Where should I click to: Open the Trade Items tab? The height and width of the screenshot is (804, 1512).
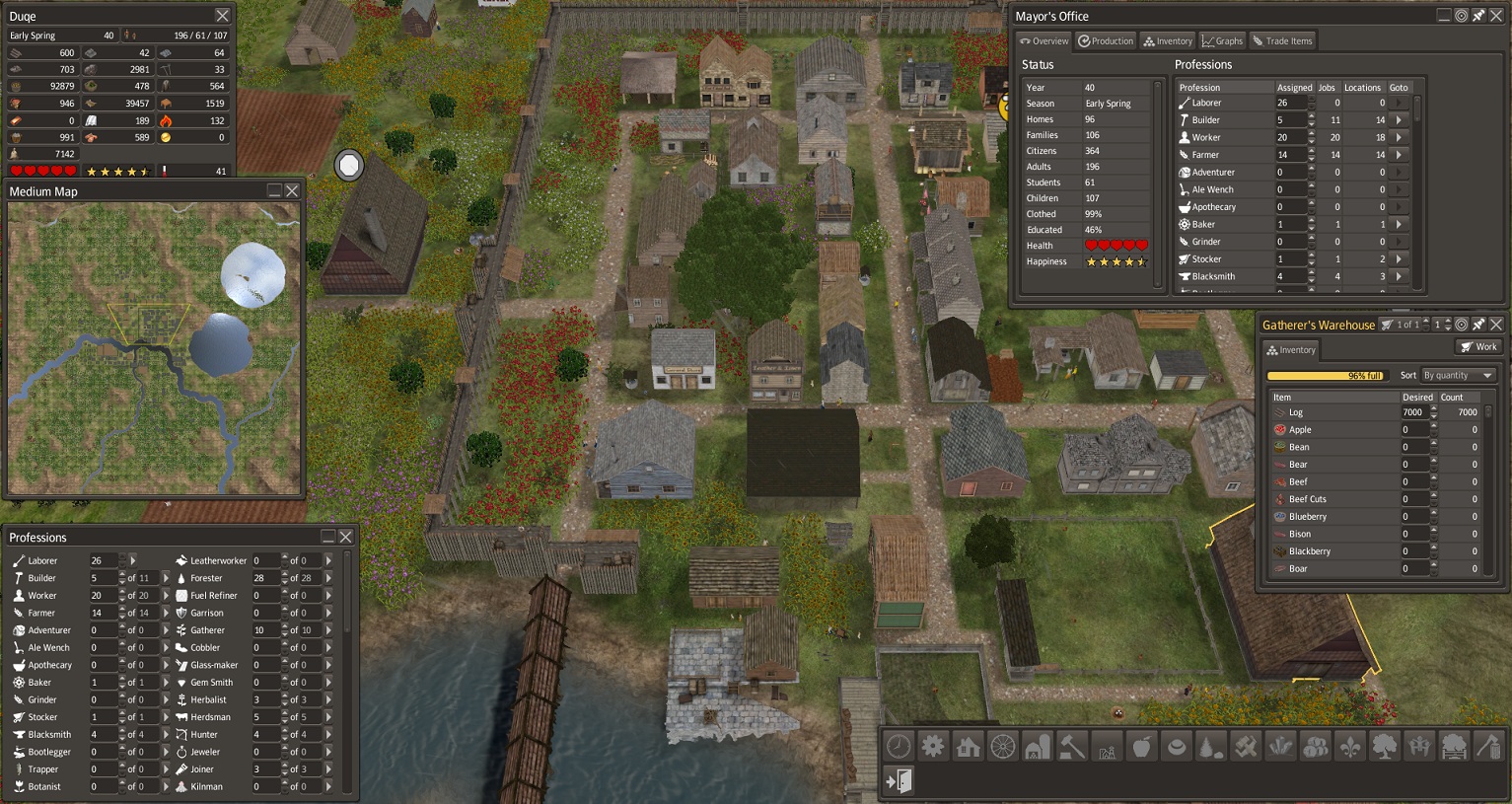tap(1282, 41)
